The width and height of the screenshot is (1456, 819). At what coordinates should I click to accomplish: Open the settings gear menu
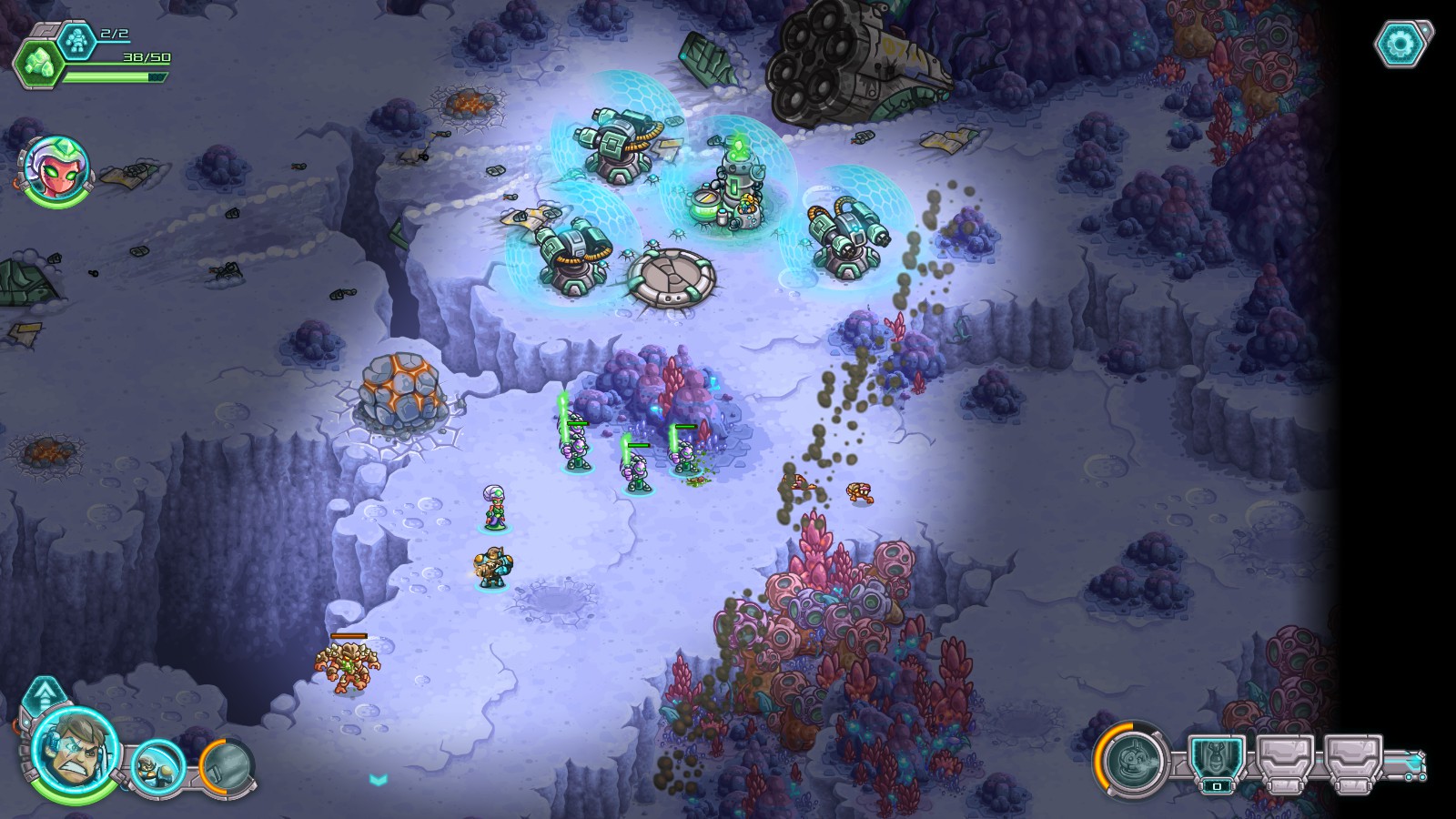(1400, 43)
